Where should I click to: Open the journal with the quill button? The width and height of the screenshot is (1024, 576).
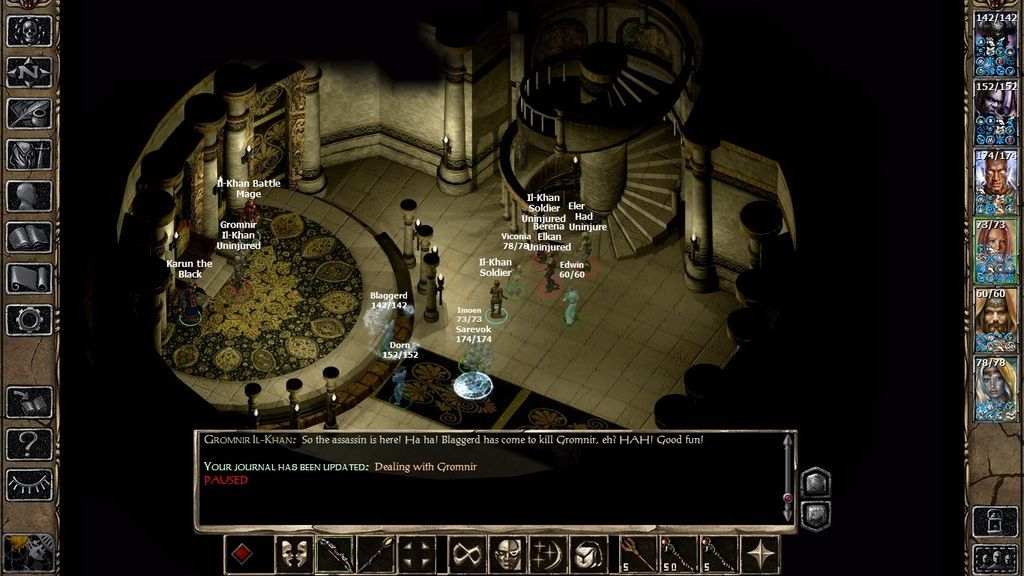[x=28, y=113]
